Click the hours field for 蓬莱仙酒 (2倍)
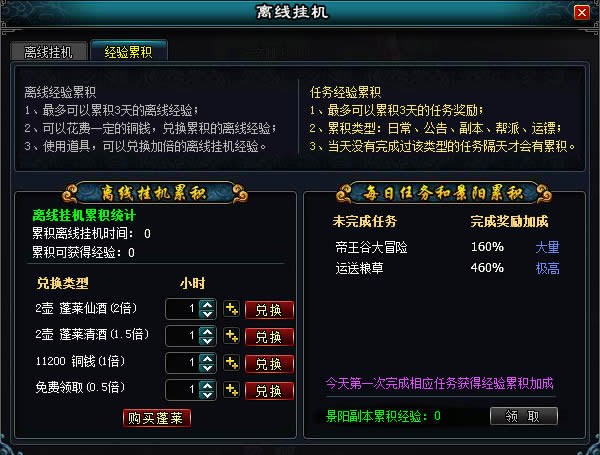This screenshot has height=455, width=600. pos(181,310)
